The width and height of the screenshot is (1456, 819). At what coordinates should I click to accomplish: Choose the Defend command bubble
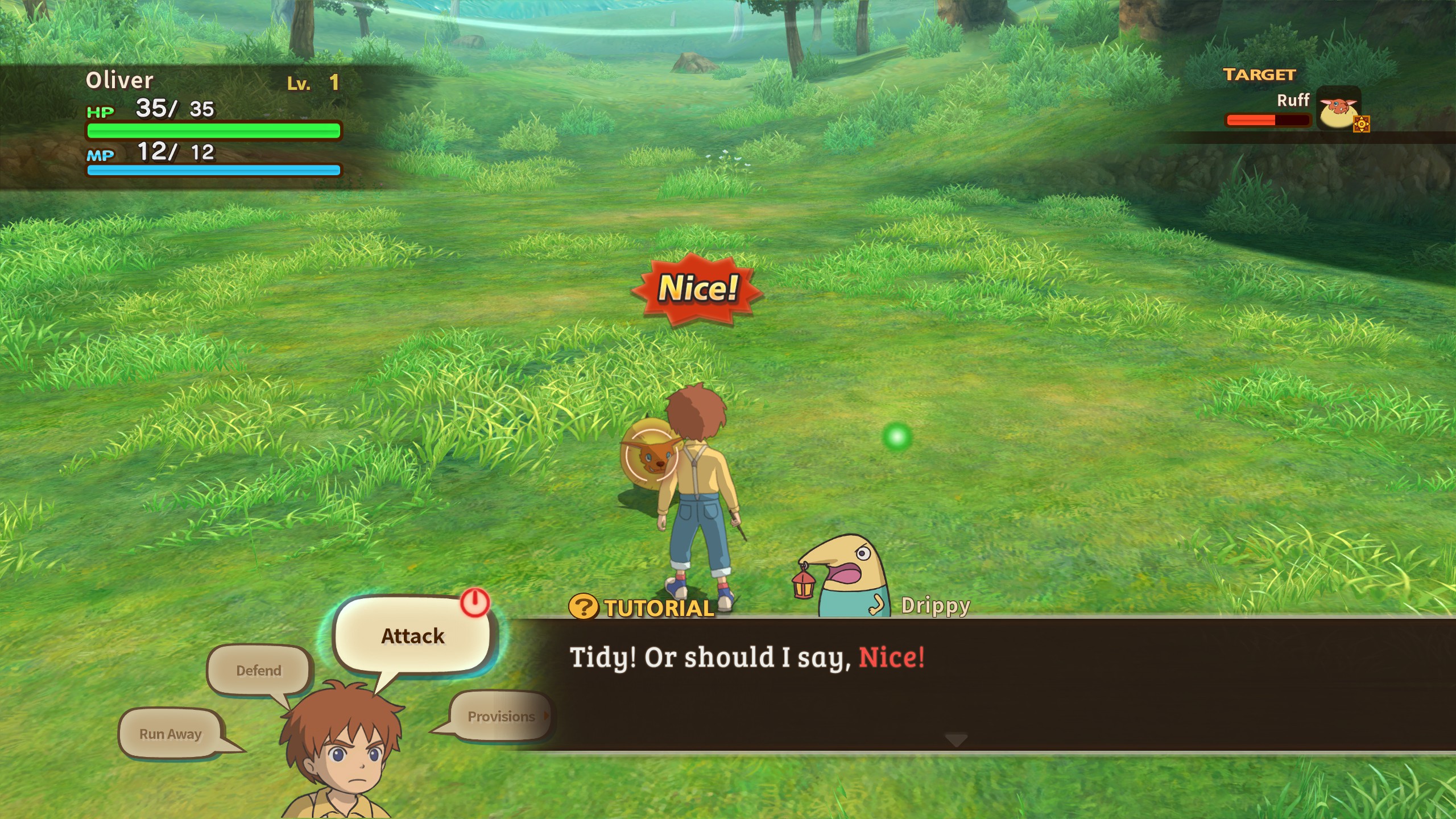[259, 671]
